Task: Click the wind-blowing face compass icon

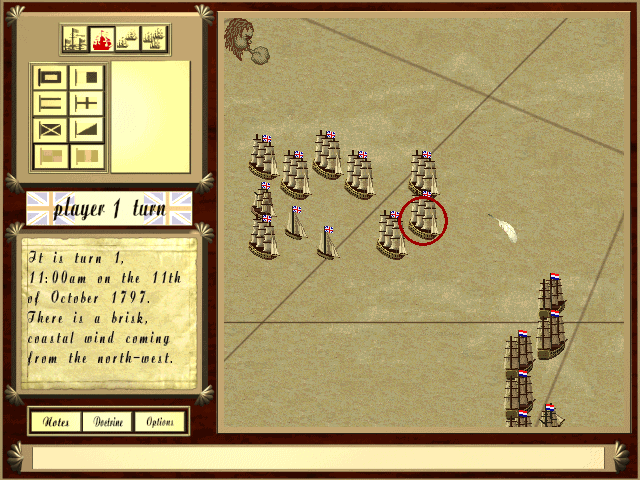Action: [x=241, y=42]
